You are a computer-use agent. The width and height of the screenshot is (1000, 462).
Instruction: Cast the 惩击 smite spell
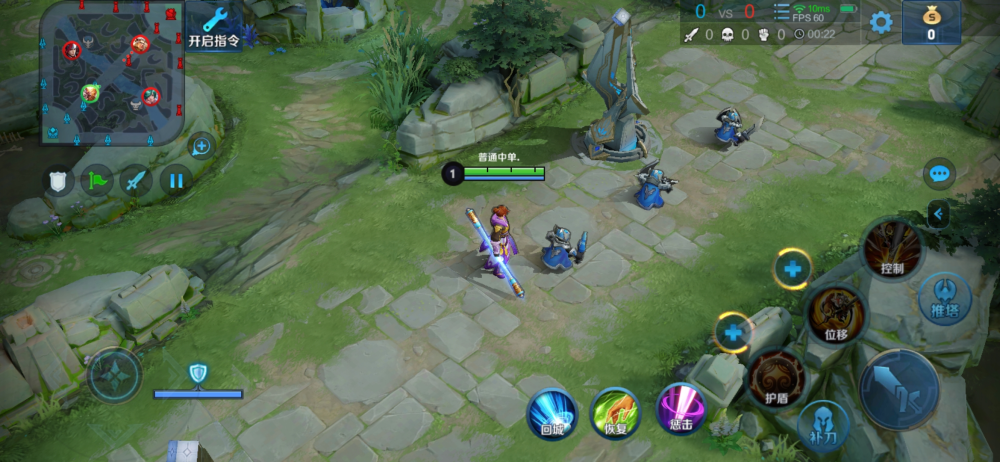click(x=680, y=411)
